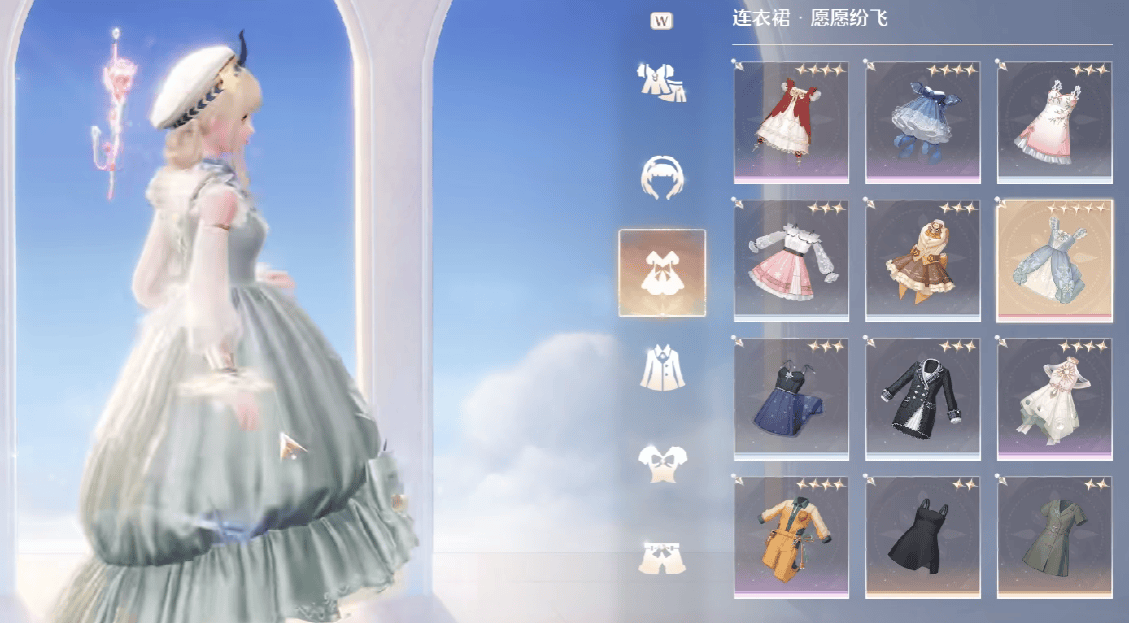Image resolution: width=1129 pixels, height=623 pixels.
Task: Click the active dress category icon
Action: point(661,273)
